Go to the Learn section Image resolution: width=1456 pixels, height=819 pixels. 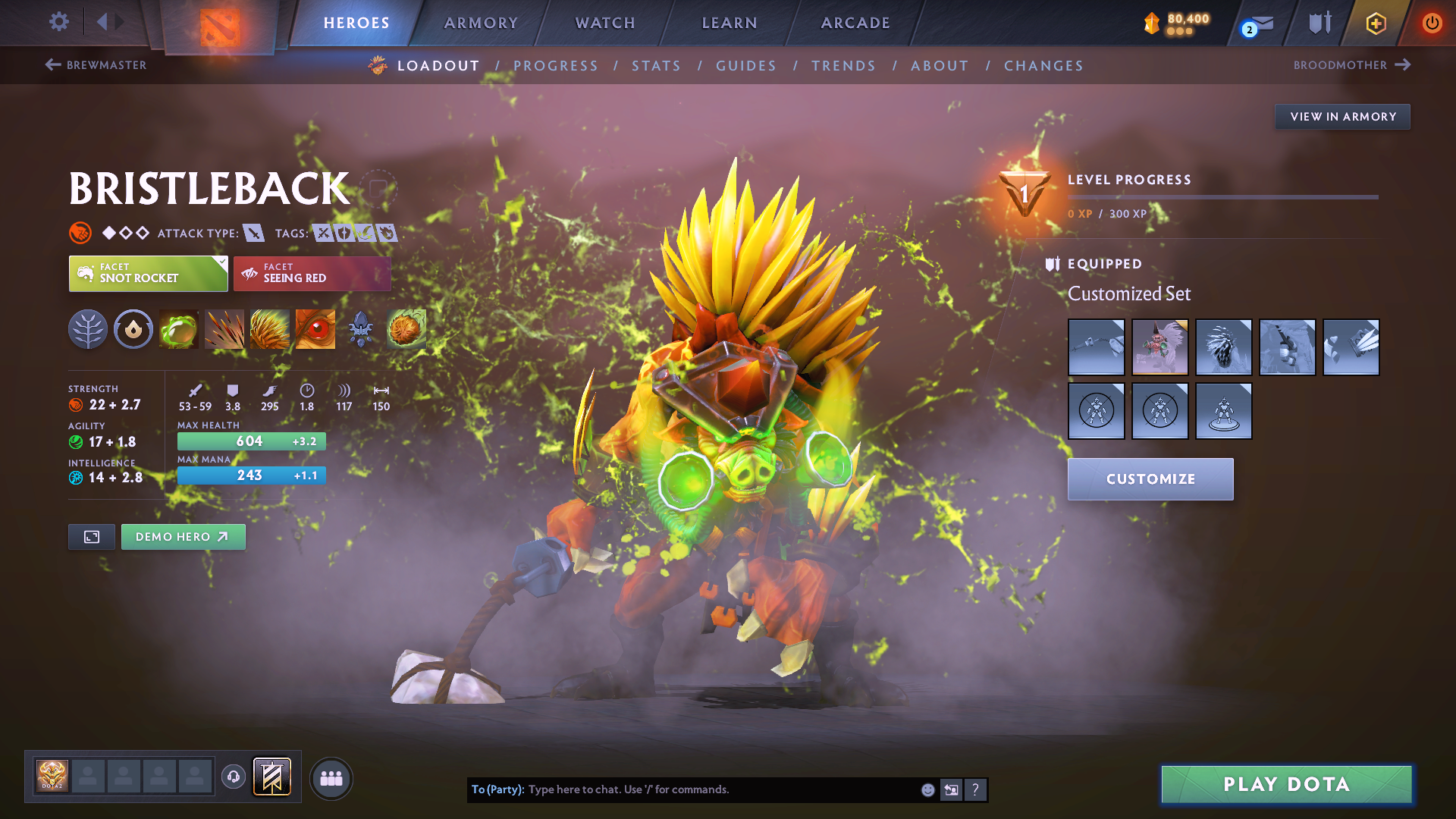click(x=730, y=23)
